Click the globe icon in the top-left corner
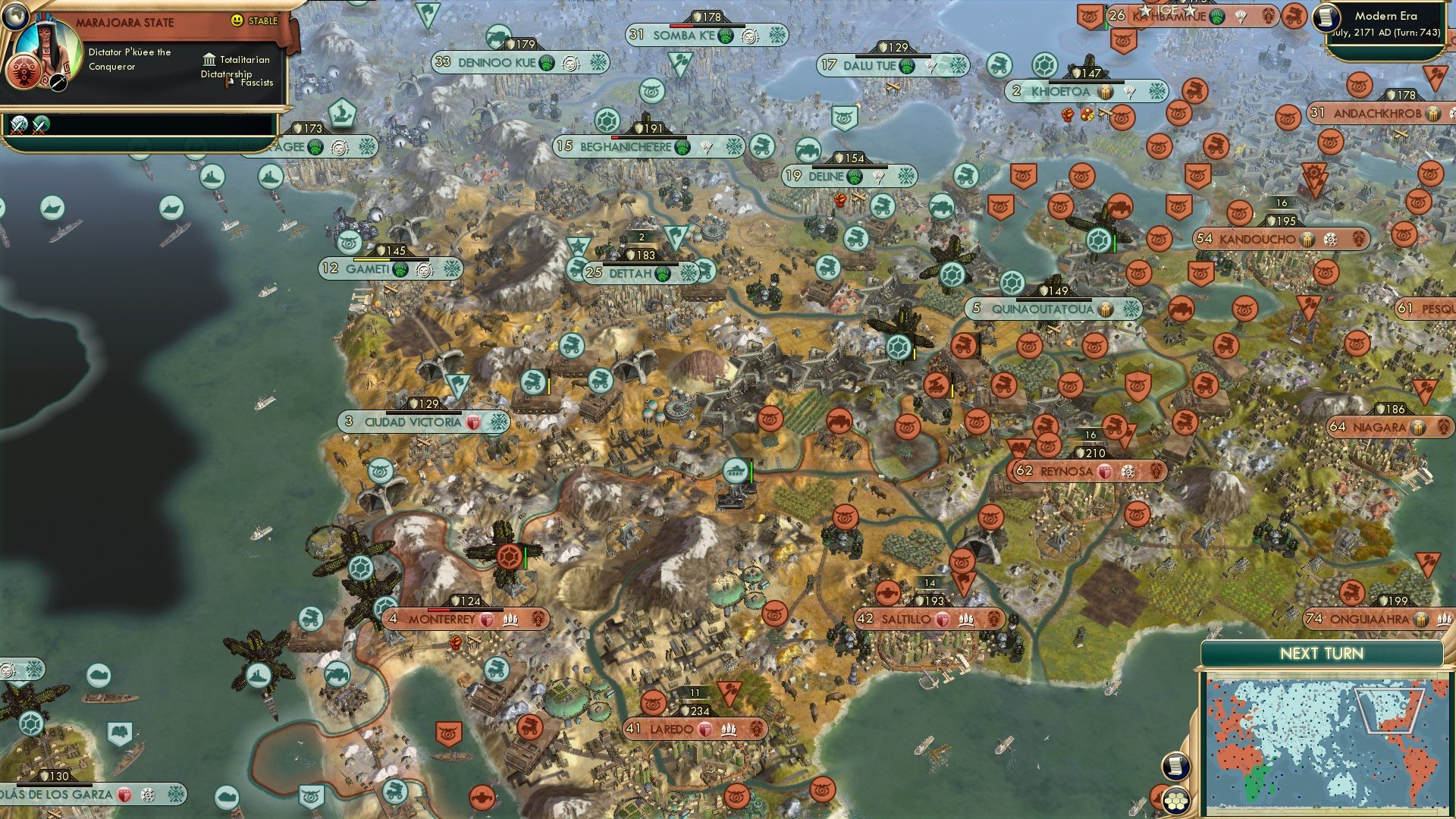The width and height of the screenshot is (1456, 819). (x=17, y=17)
